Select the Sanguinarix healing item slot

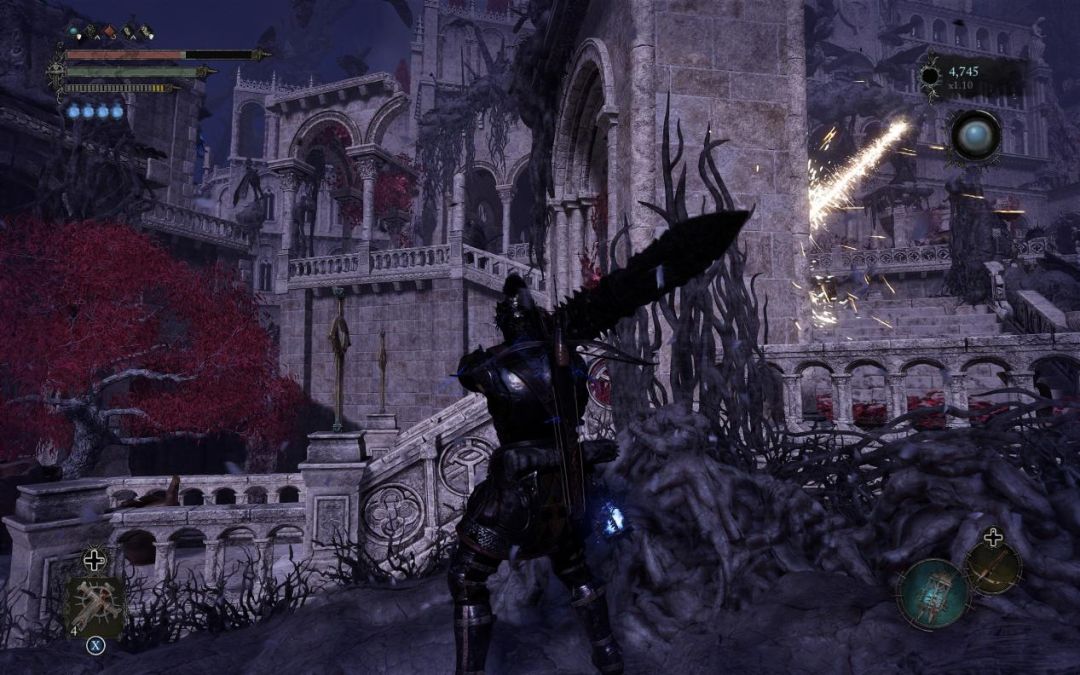94,607
